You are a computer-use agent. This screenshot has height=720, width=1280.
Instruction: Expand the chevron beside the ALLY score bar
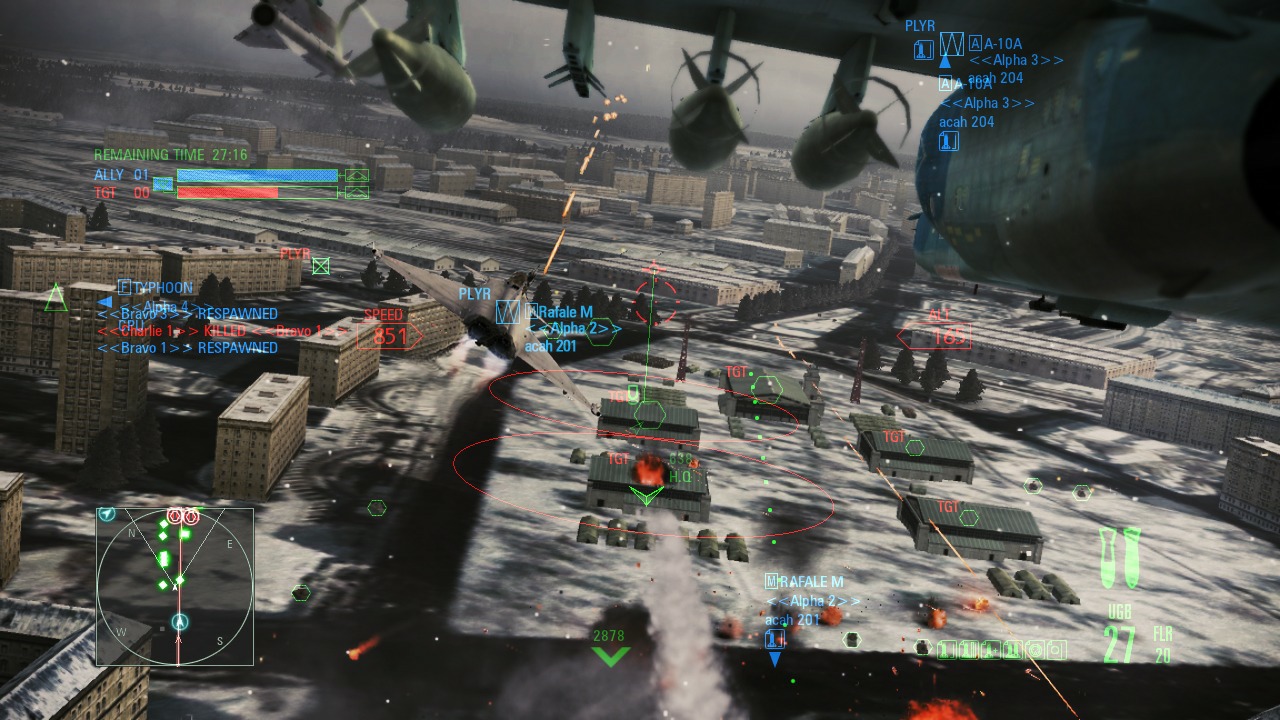(356, 175)
